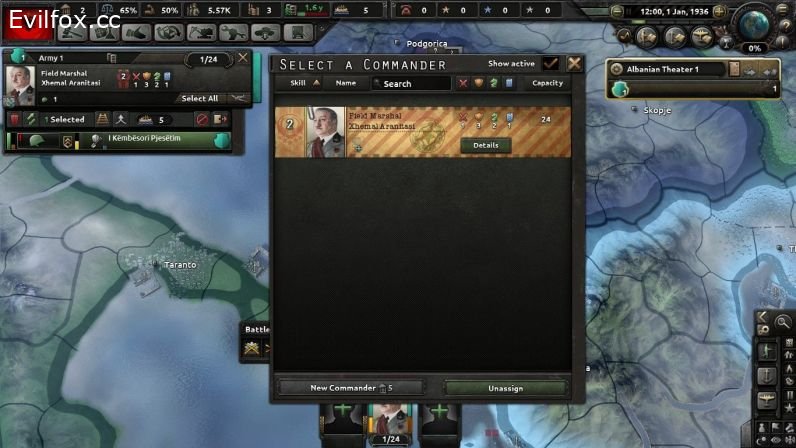The image size is (796, 448).
Task: Close the Select a Commander window
Action: 574,63
